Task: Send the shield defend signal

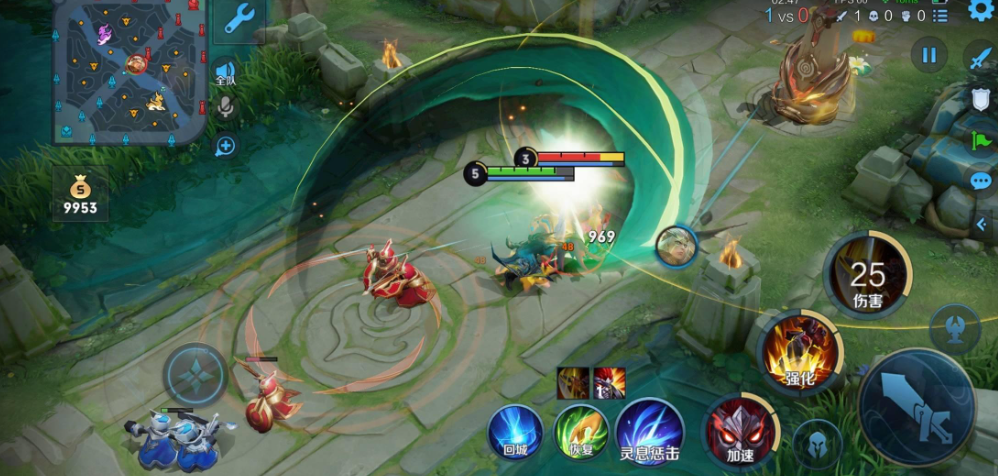Action: pyautogui.click(x=981, y=99)
